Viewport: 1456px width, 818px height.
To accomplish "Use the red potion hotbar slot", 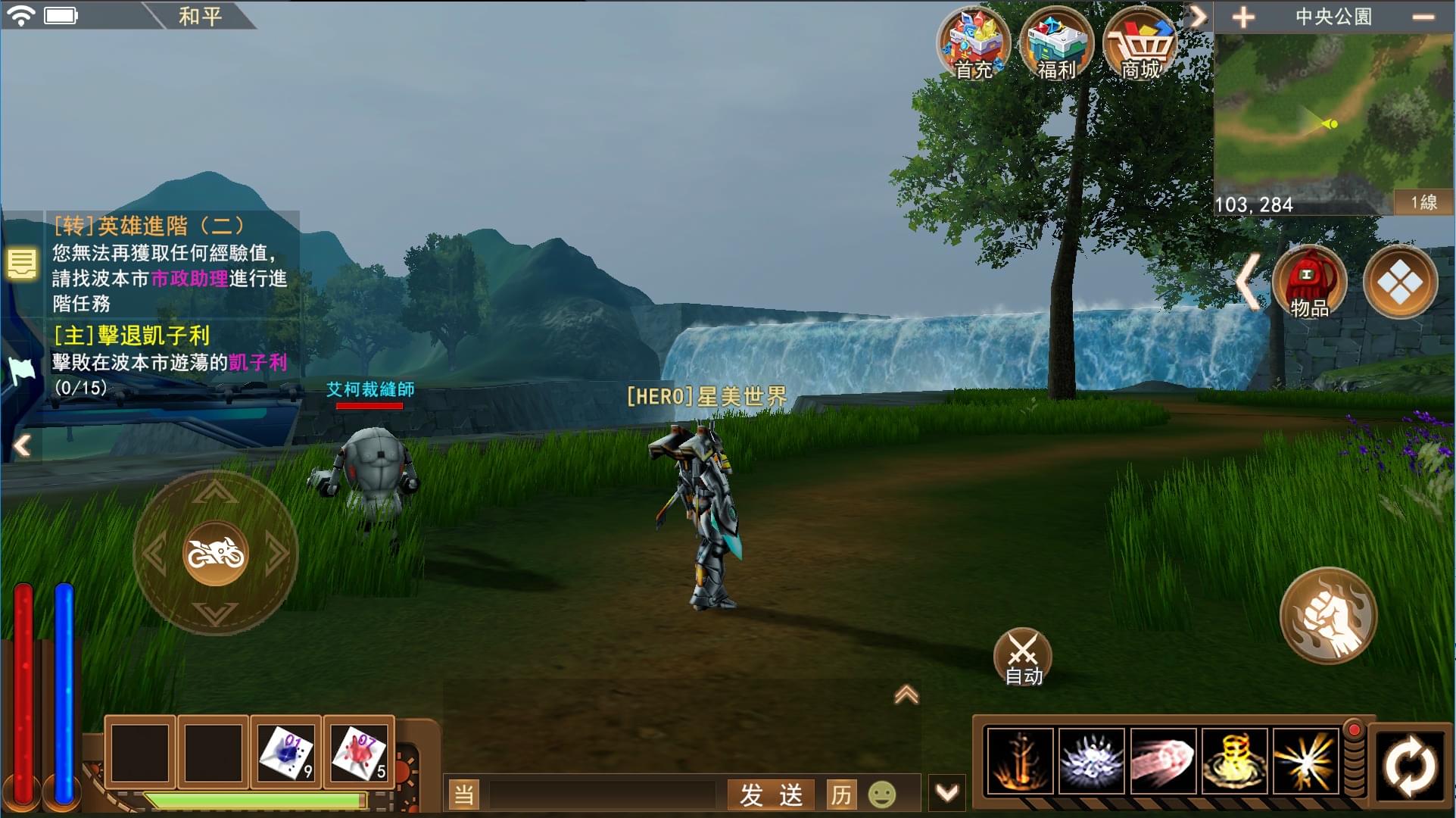I will click(x=359, y=753).
